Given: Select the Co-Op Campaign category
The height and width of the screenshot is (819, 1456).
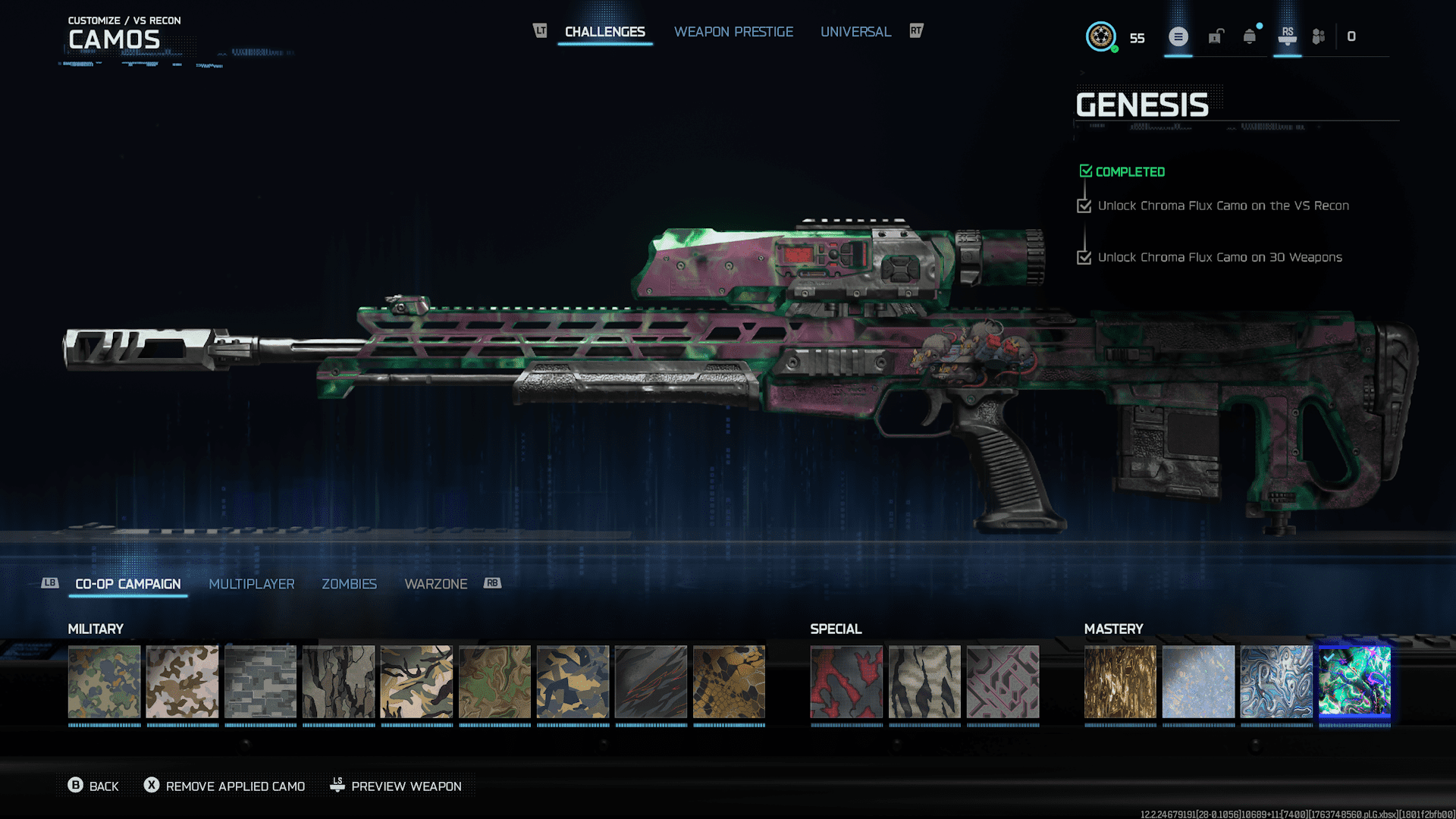Looking at the screenshot, I should [128, 584].
